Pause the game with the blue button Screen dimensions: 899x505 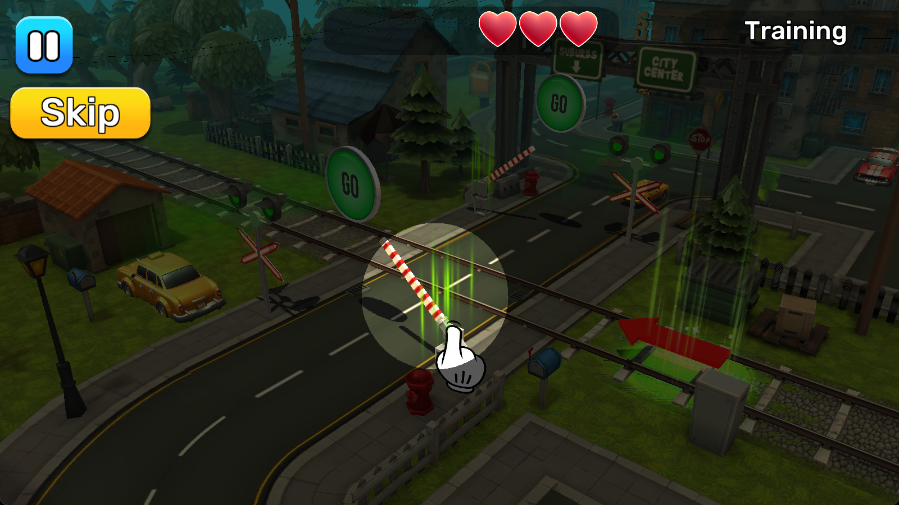coord(44,46)
